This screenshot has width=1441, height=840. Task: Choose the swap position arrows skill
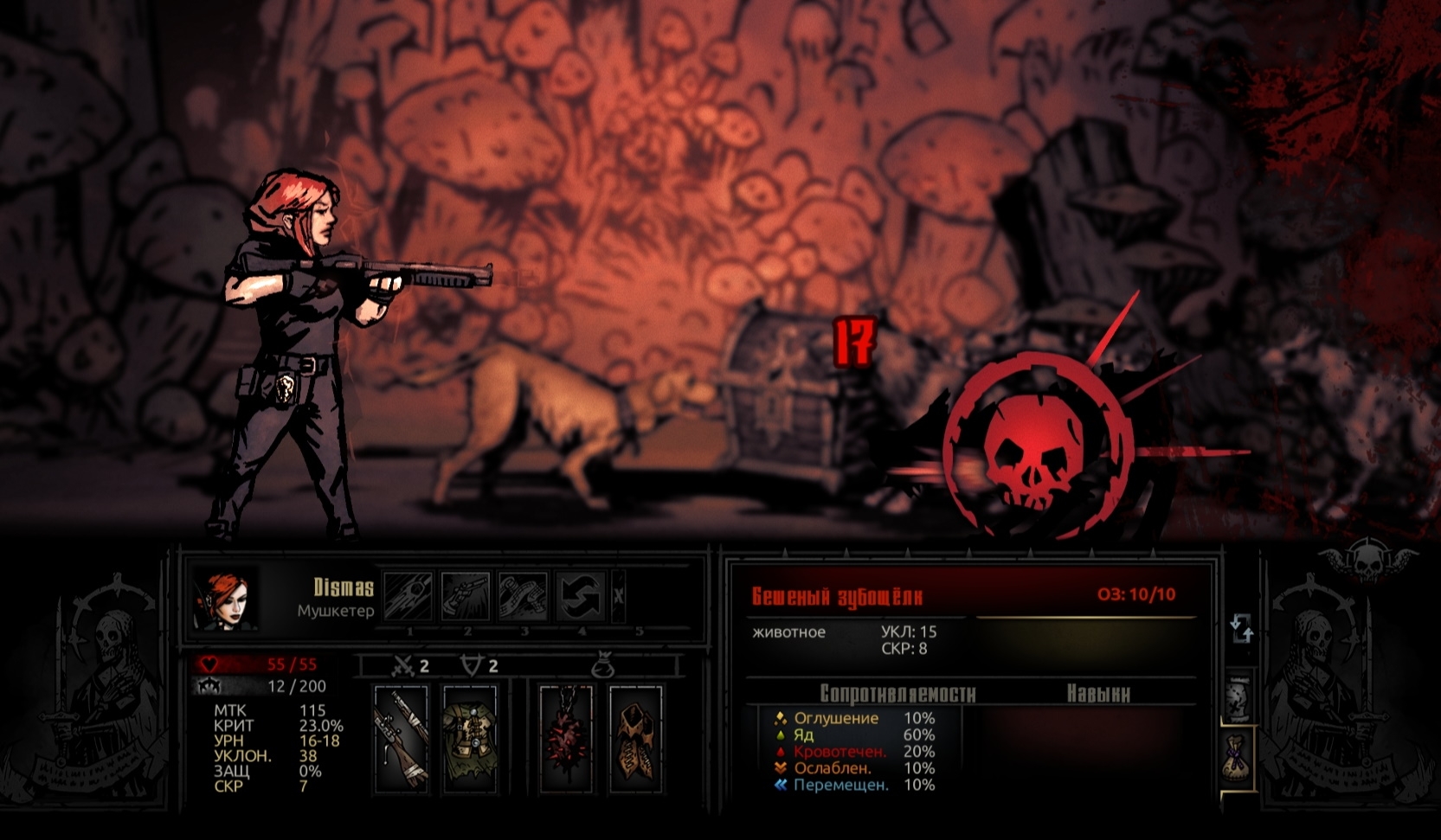580,596
